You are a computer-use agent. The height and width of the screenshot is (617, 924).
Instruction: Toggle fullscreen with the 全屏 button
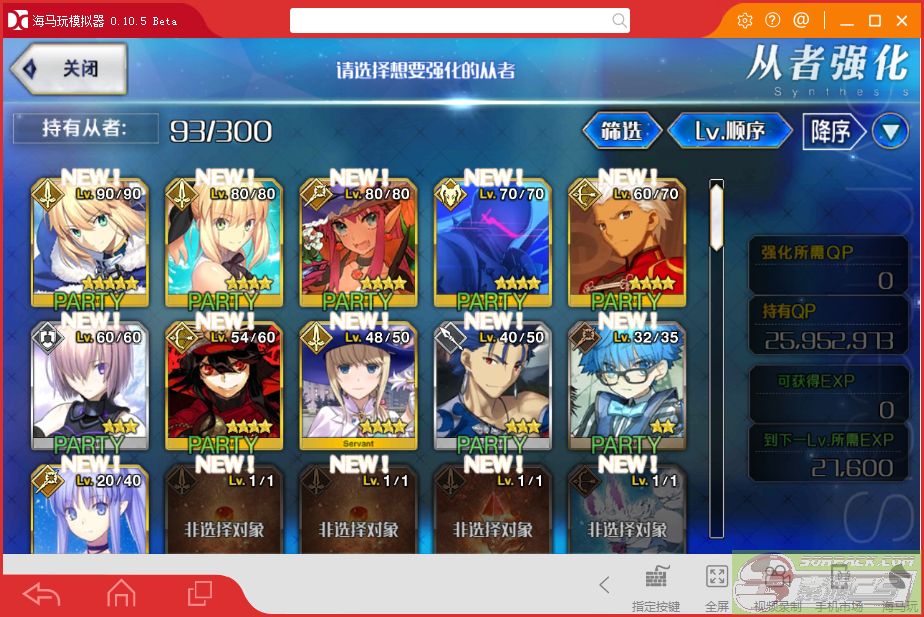point(717,586)
